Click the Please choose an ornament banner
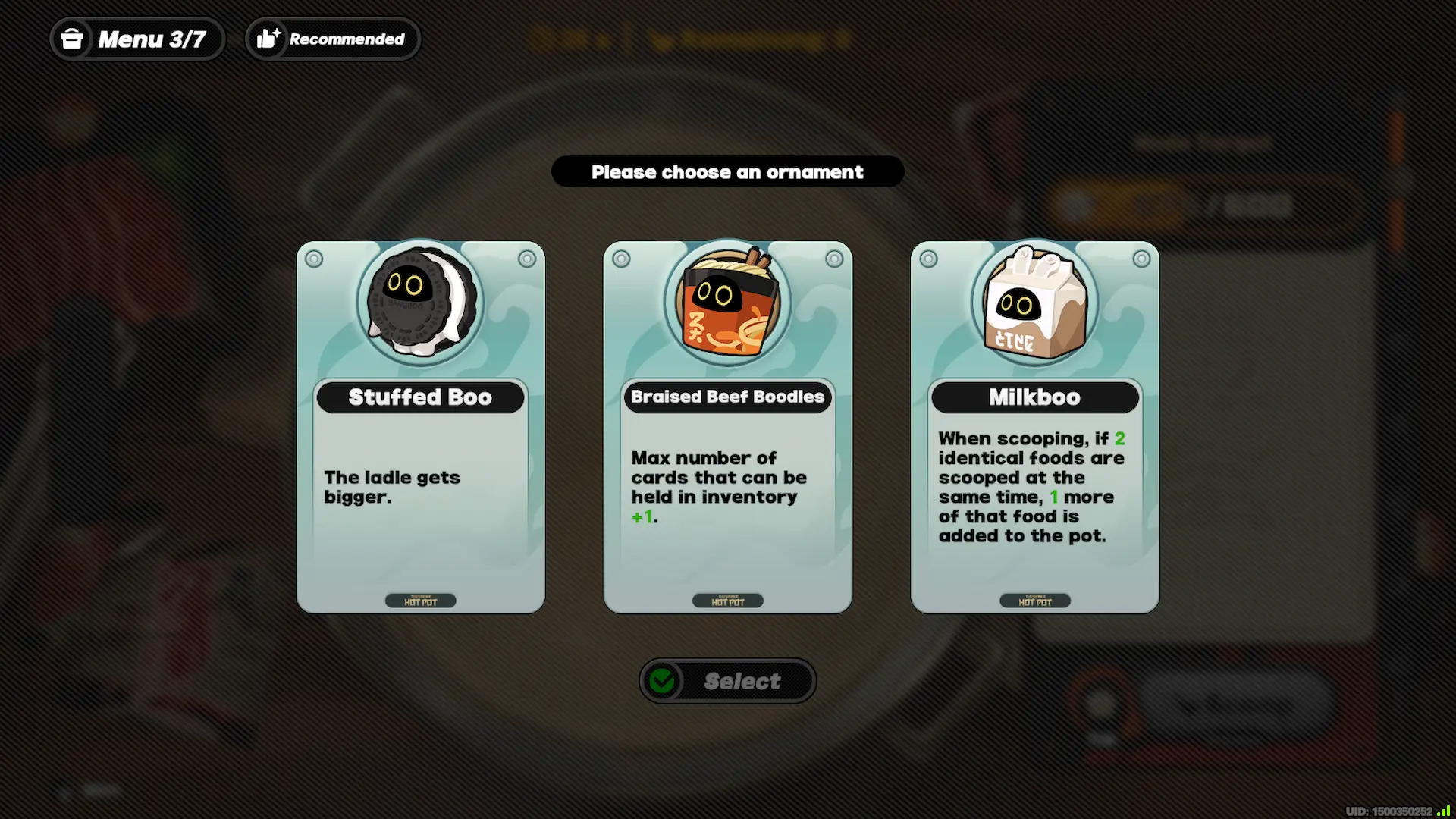The image size is (1456, 819). point(727,172)
